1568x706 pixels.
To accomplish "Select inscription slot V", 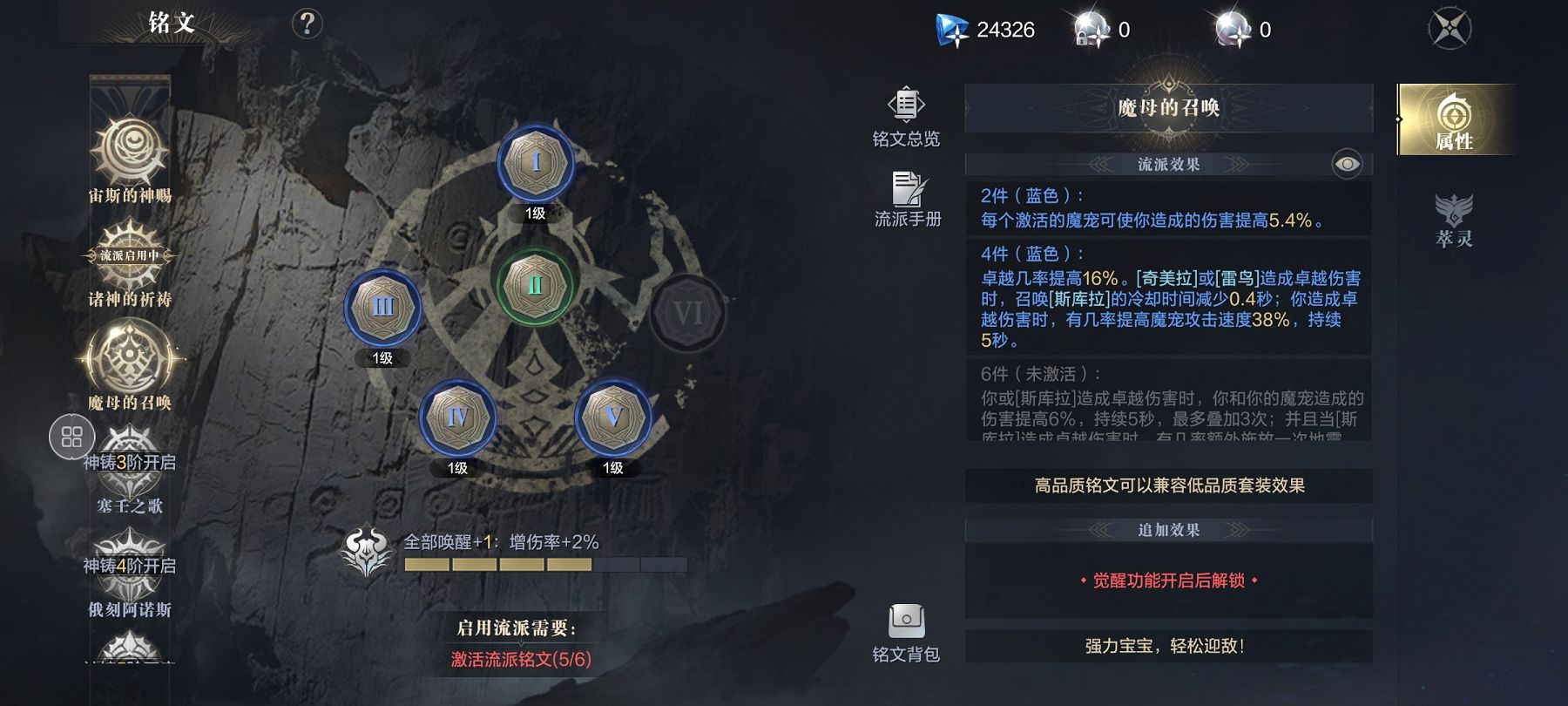I will point(613,417).
